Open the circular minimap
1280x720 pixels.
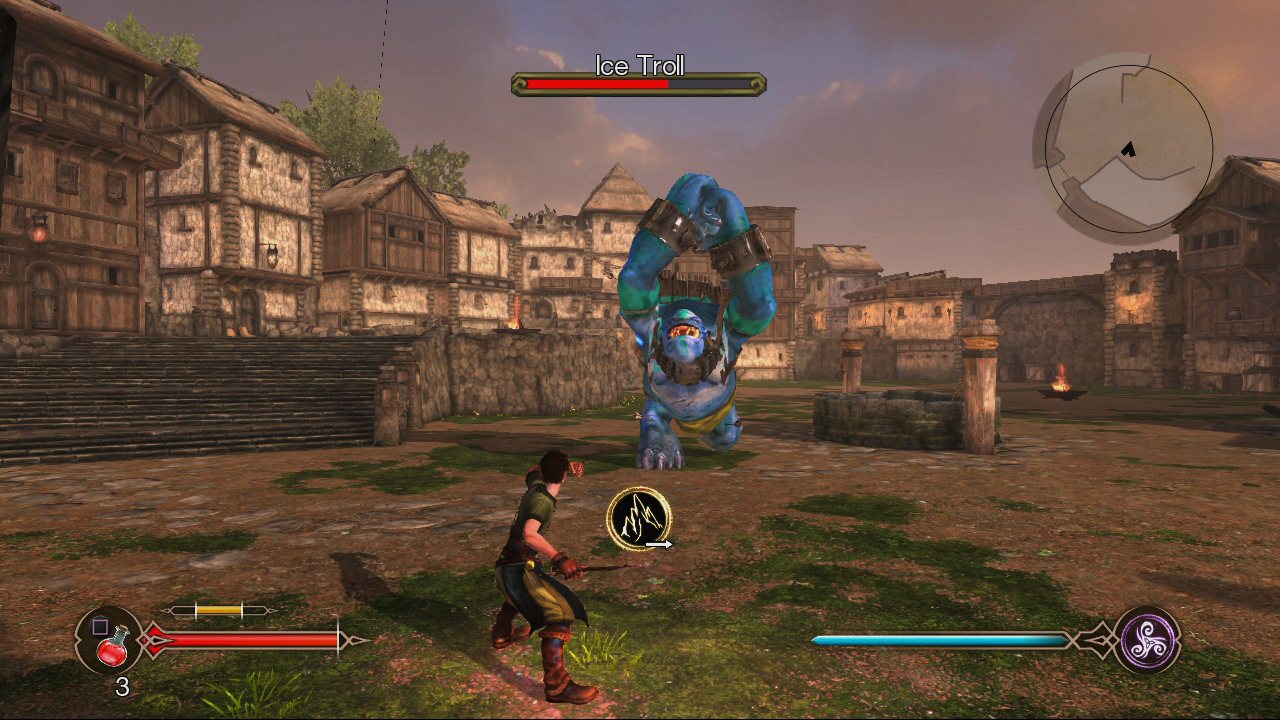coord(1129,147)
